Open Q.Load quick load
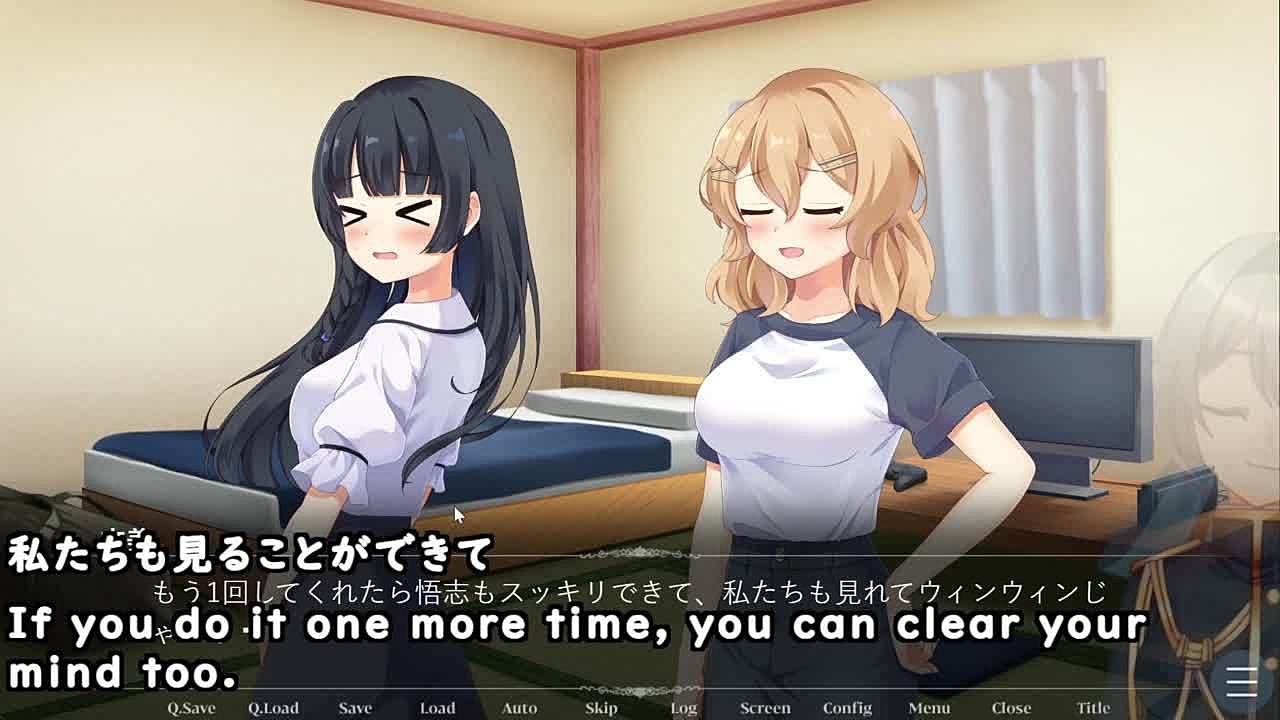 [273, 708]
